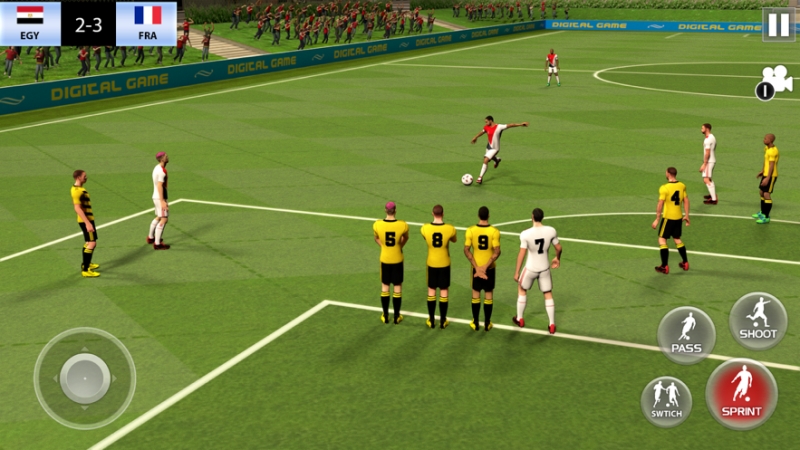The width and height of the screenshot is (800, 450).
Task: Pause the match
Action: tap(778, 24)
